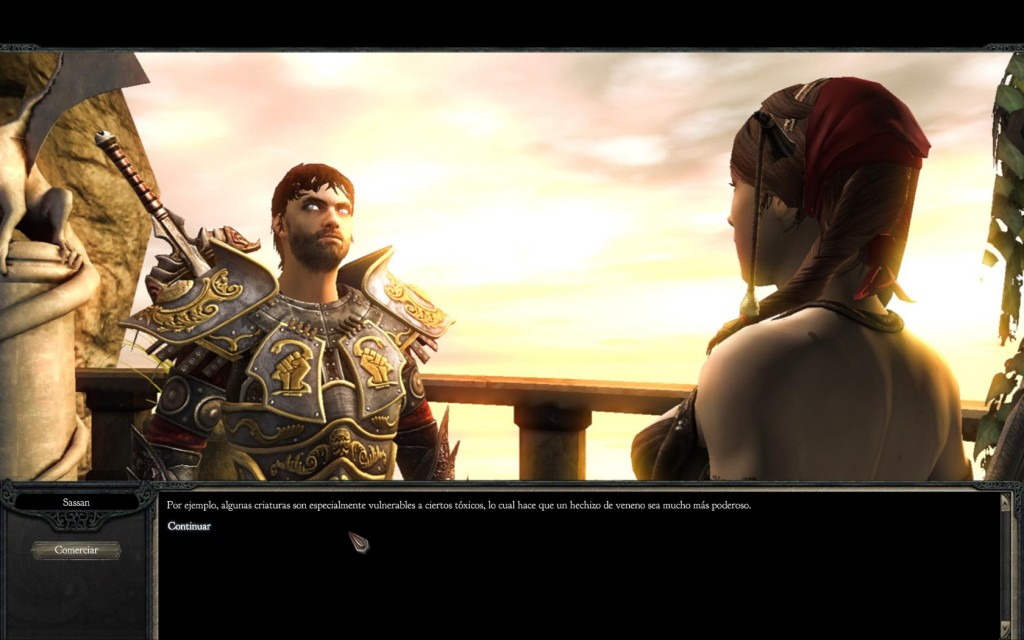Open trade with the Comerciar button

click(x=76, y=550)
